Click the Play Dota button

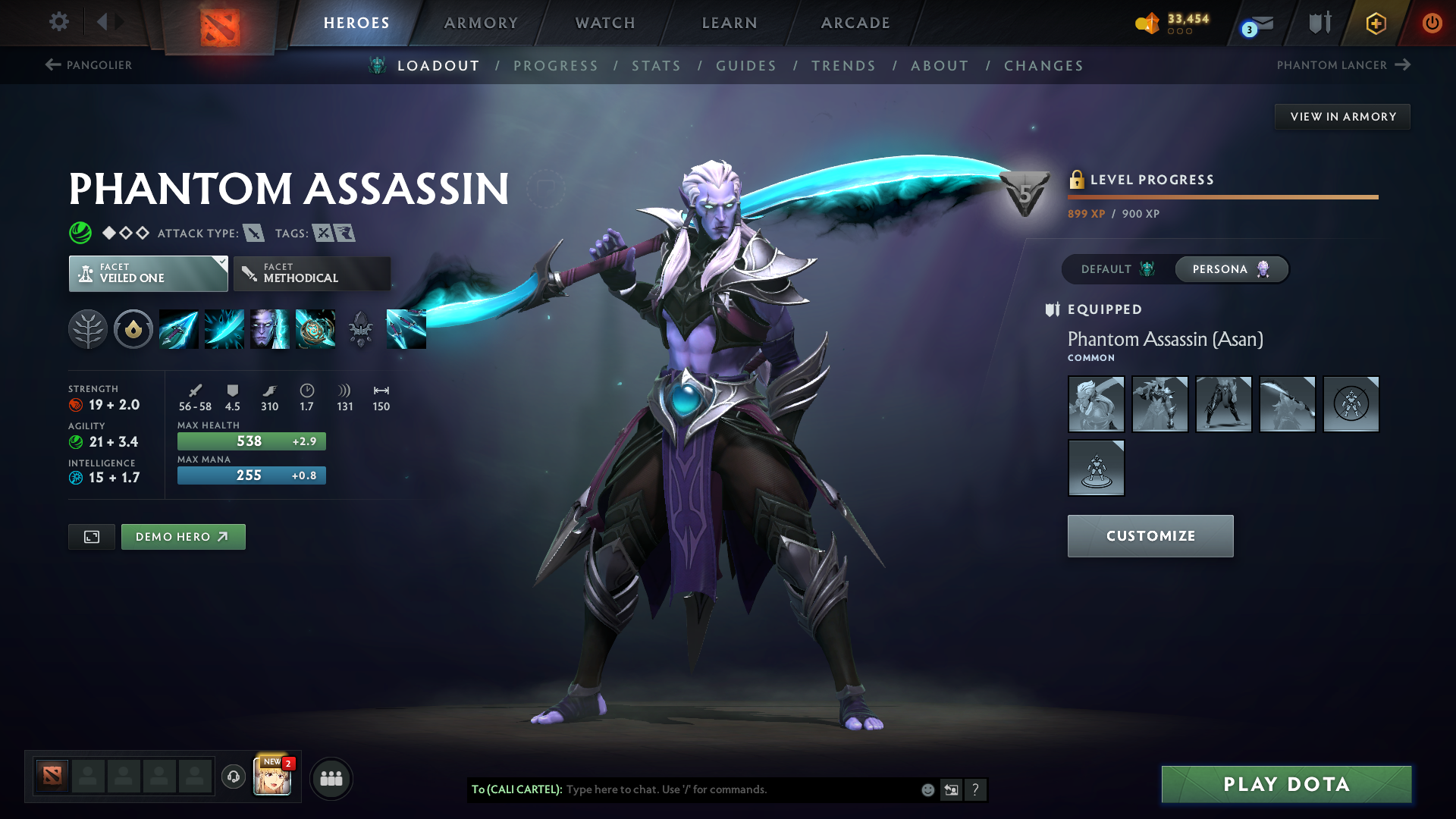tap(1286, 784)
